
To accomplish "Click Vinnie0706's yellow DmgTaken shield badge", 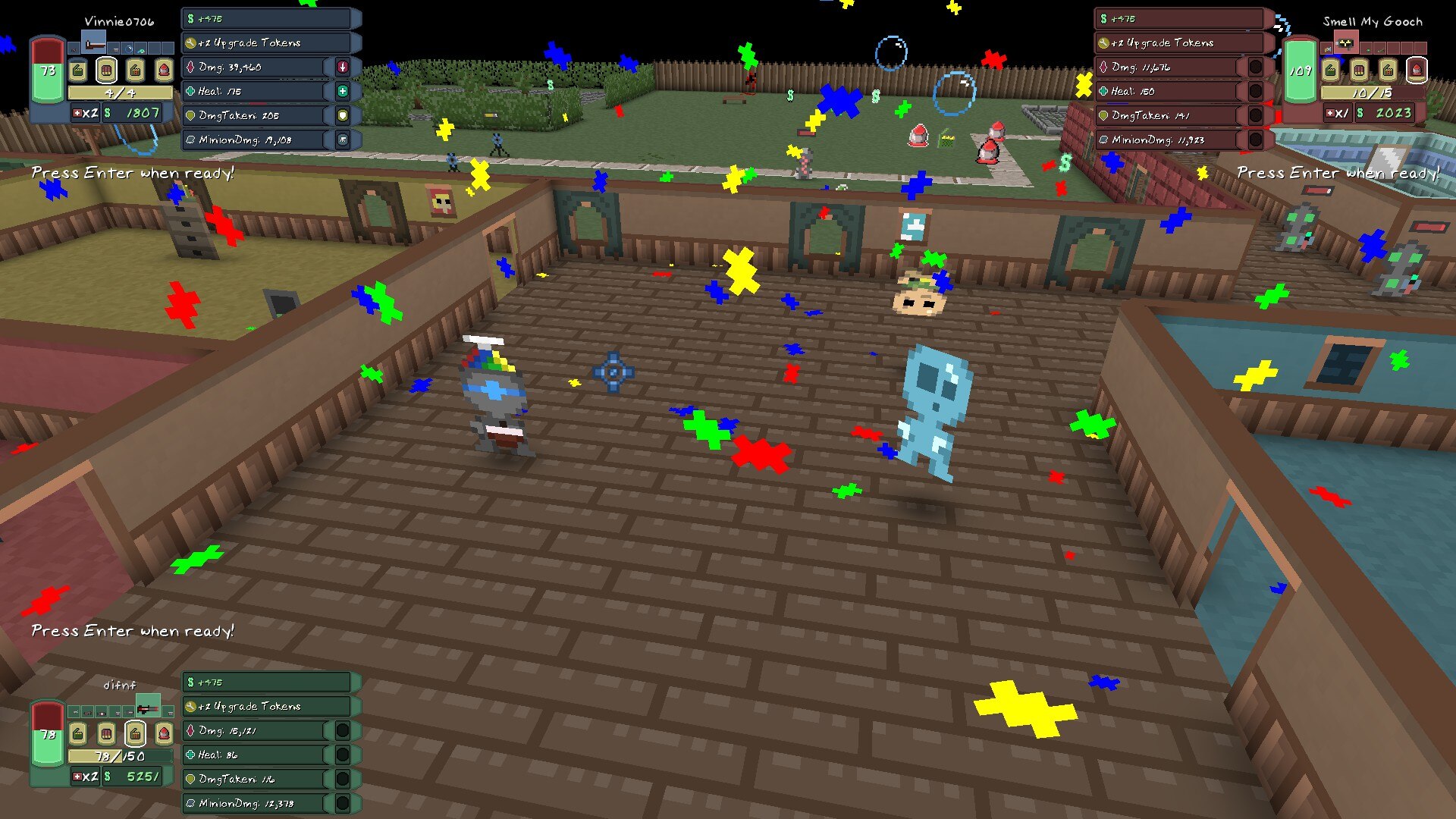I will [x=343, y=115].
